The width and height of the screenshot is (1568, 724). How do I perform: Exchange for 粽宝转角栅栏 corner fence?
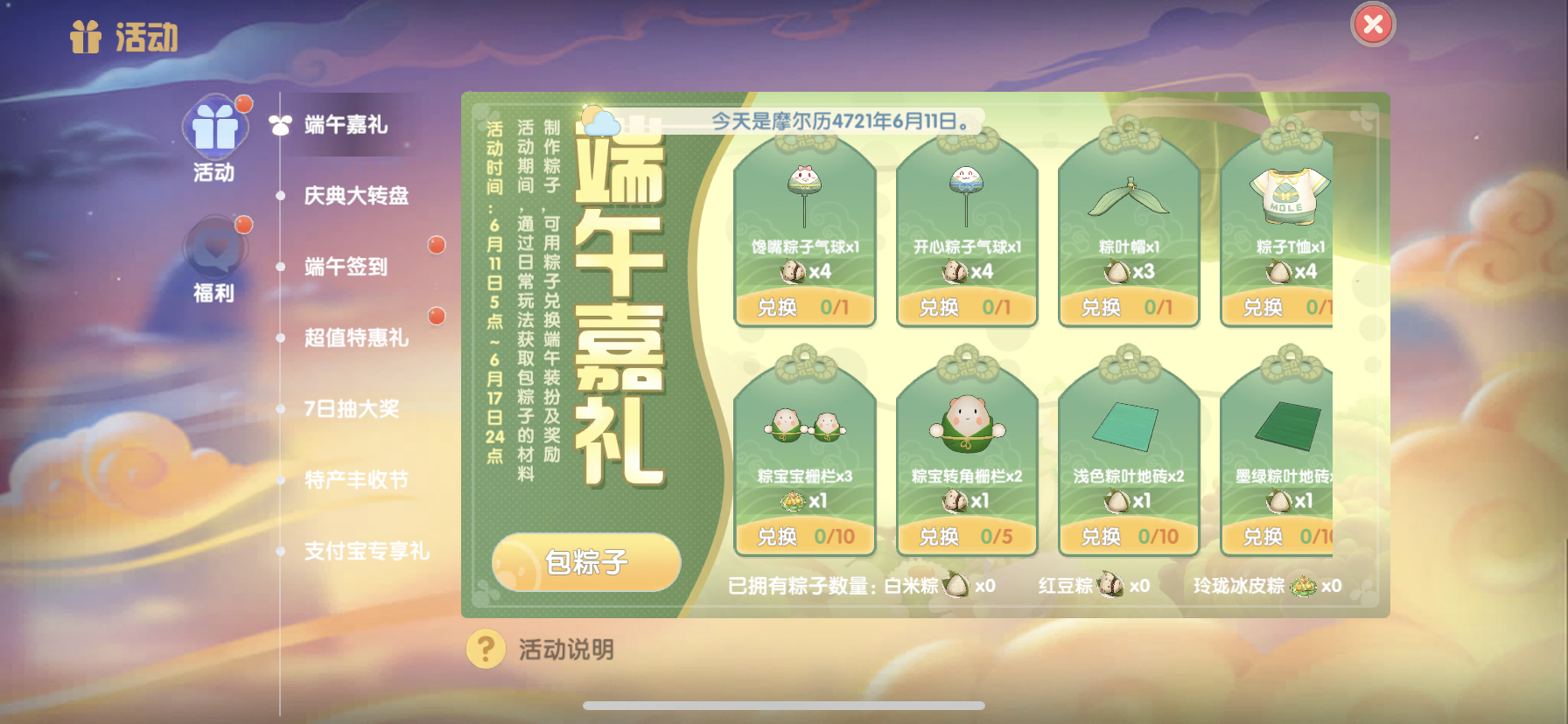(966, 537)
